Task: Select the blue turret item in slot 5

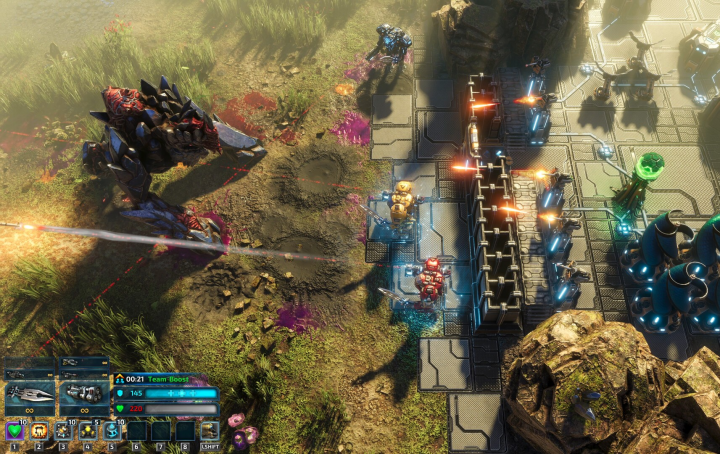Action: coord(112,431)
